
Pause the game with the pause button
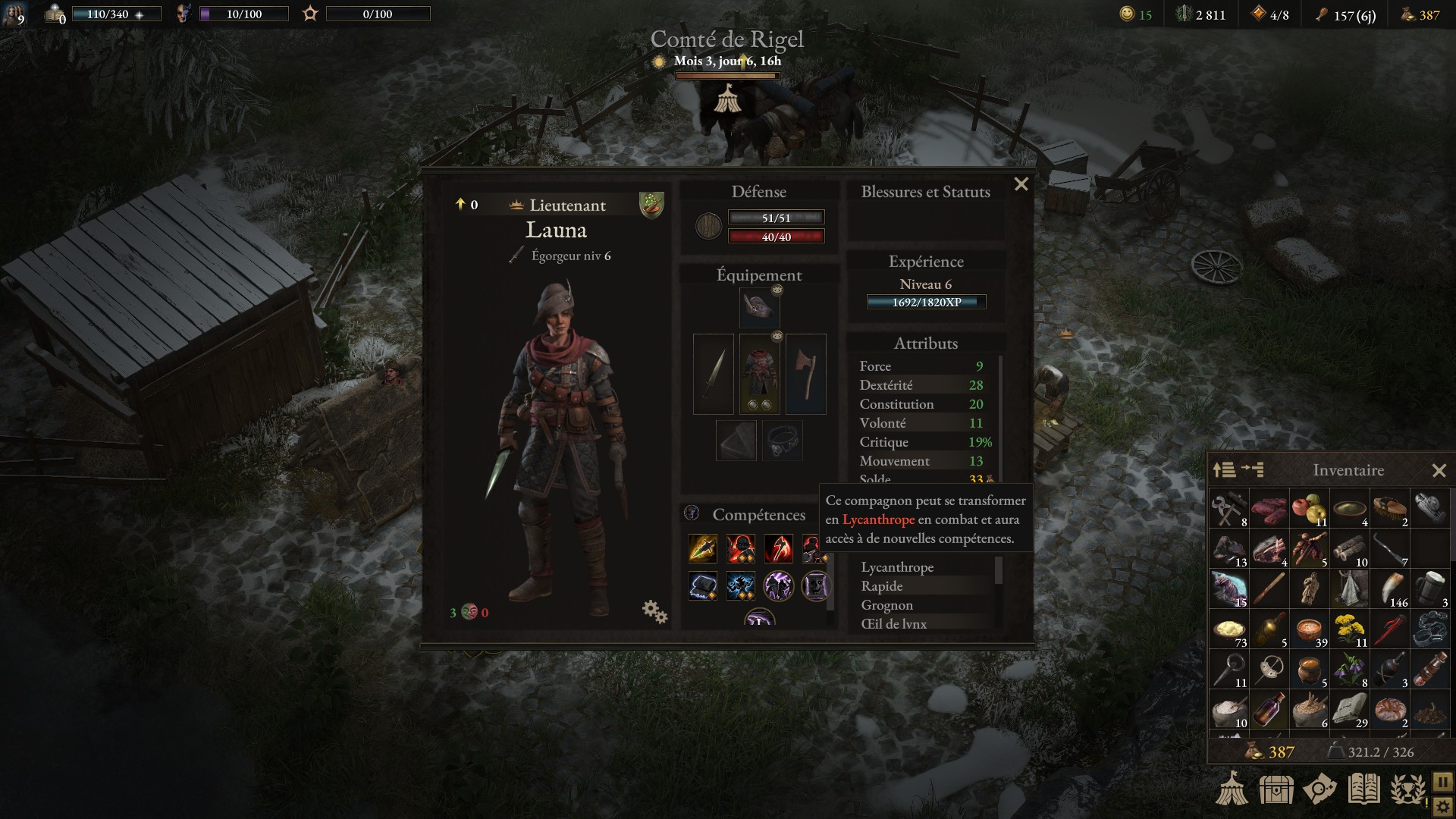[x=1442, y=780]
